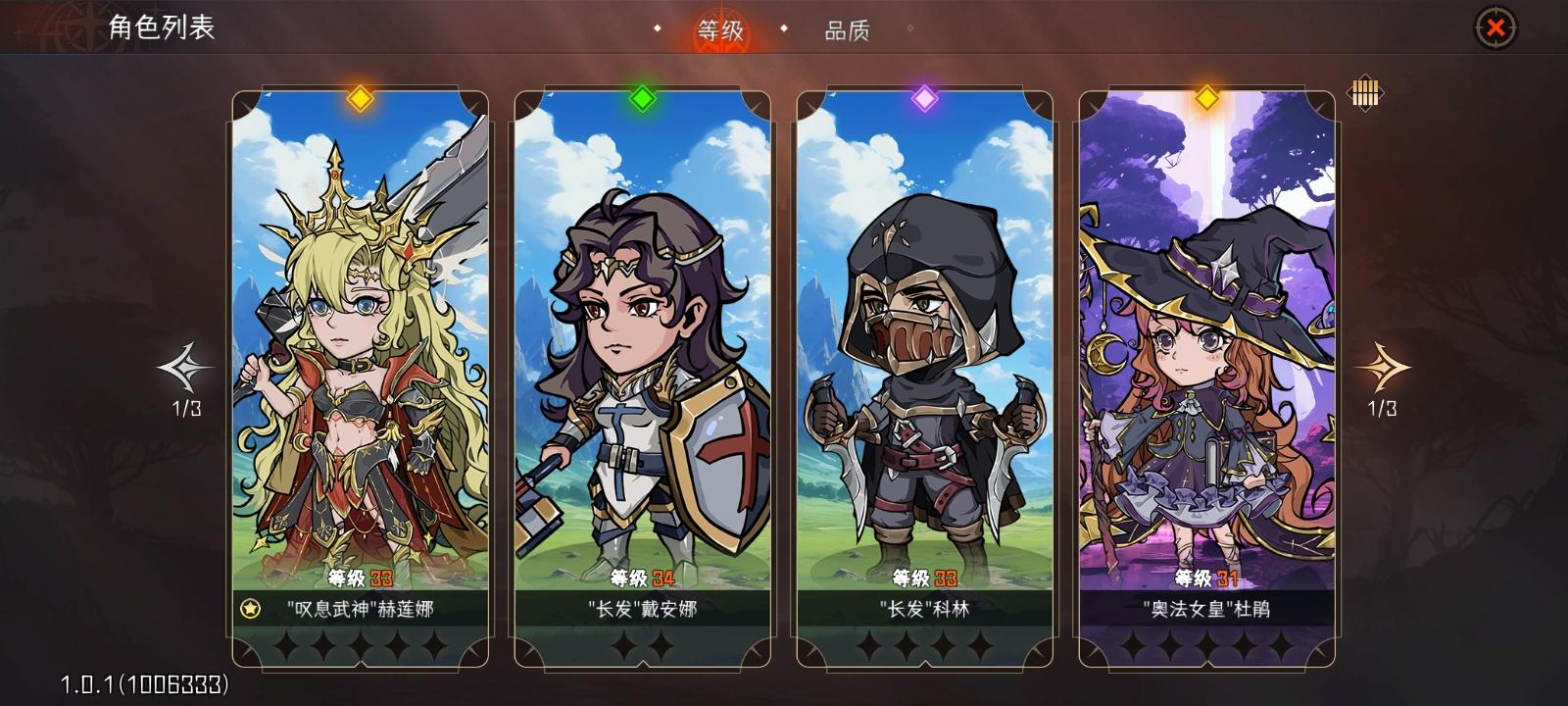The height and width of the screenshot is (706, 1568).
Task: Toggle the favorite star beside 赫莲娜's name
Action: (x=253, y=608)
